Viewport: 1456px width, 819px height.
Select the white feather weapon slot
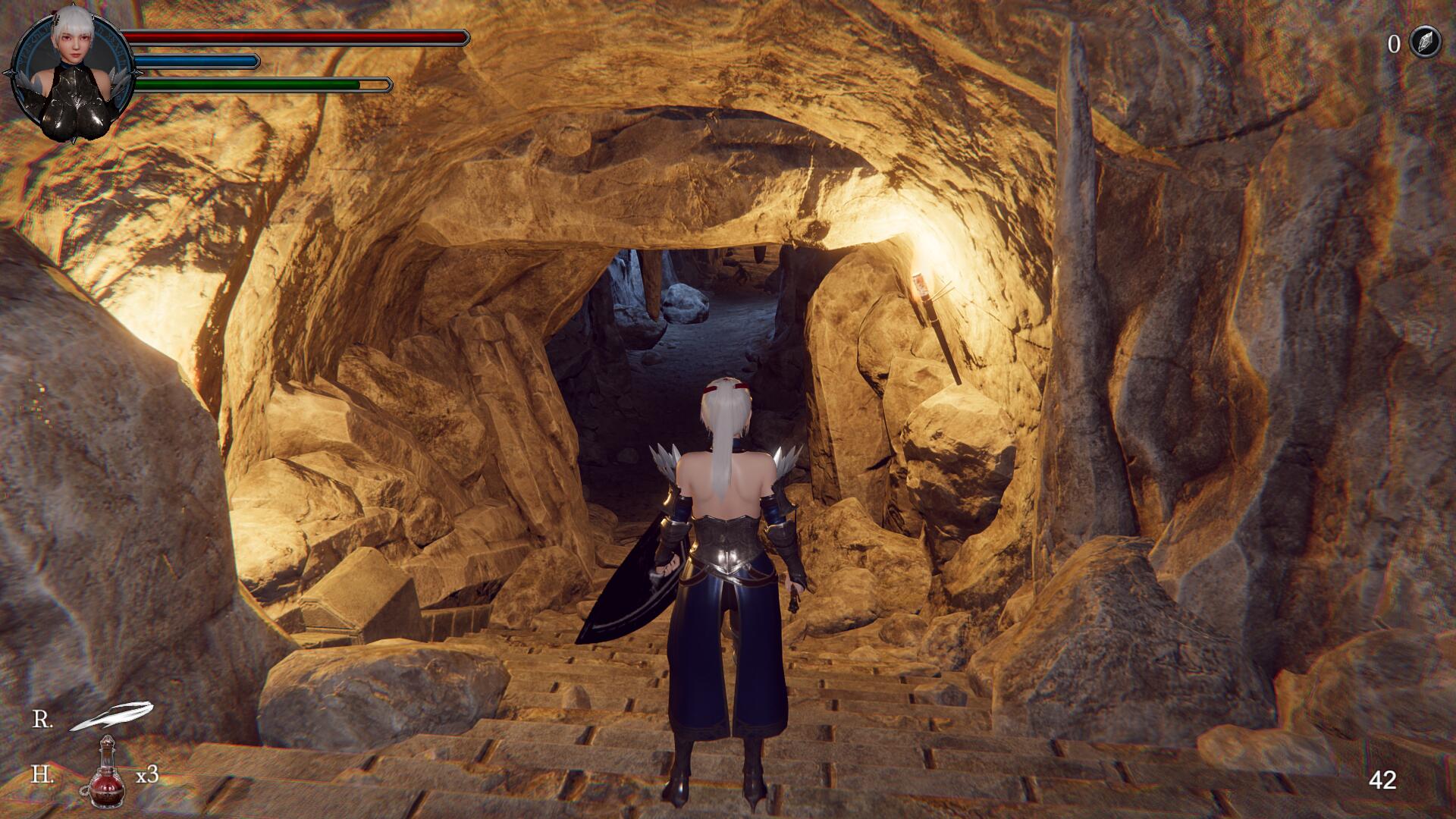coord(111,717)
